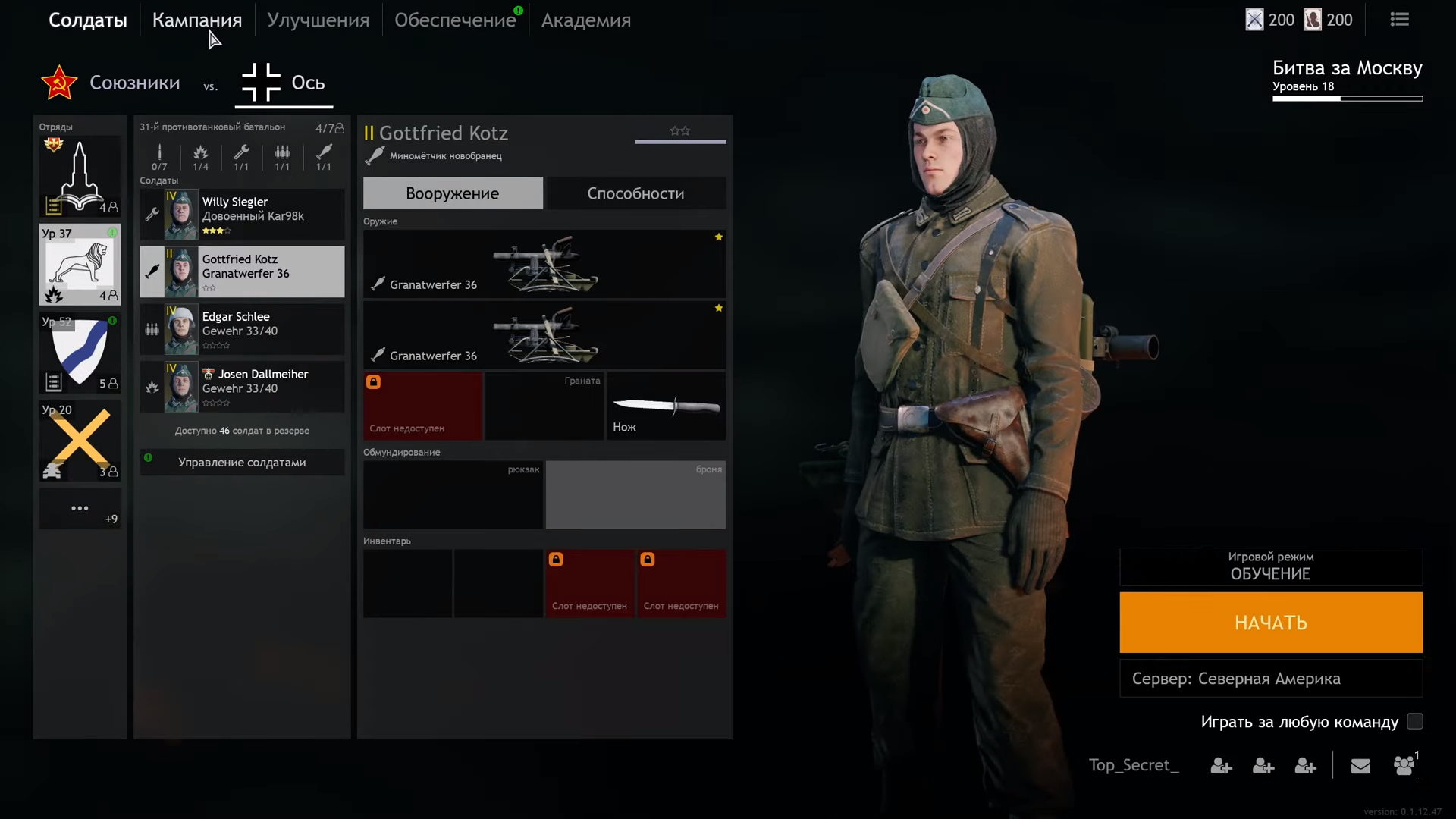Go to the Академия tab
1456x819 pixels.
click(x=585, y=20)
